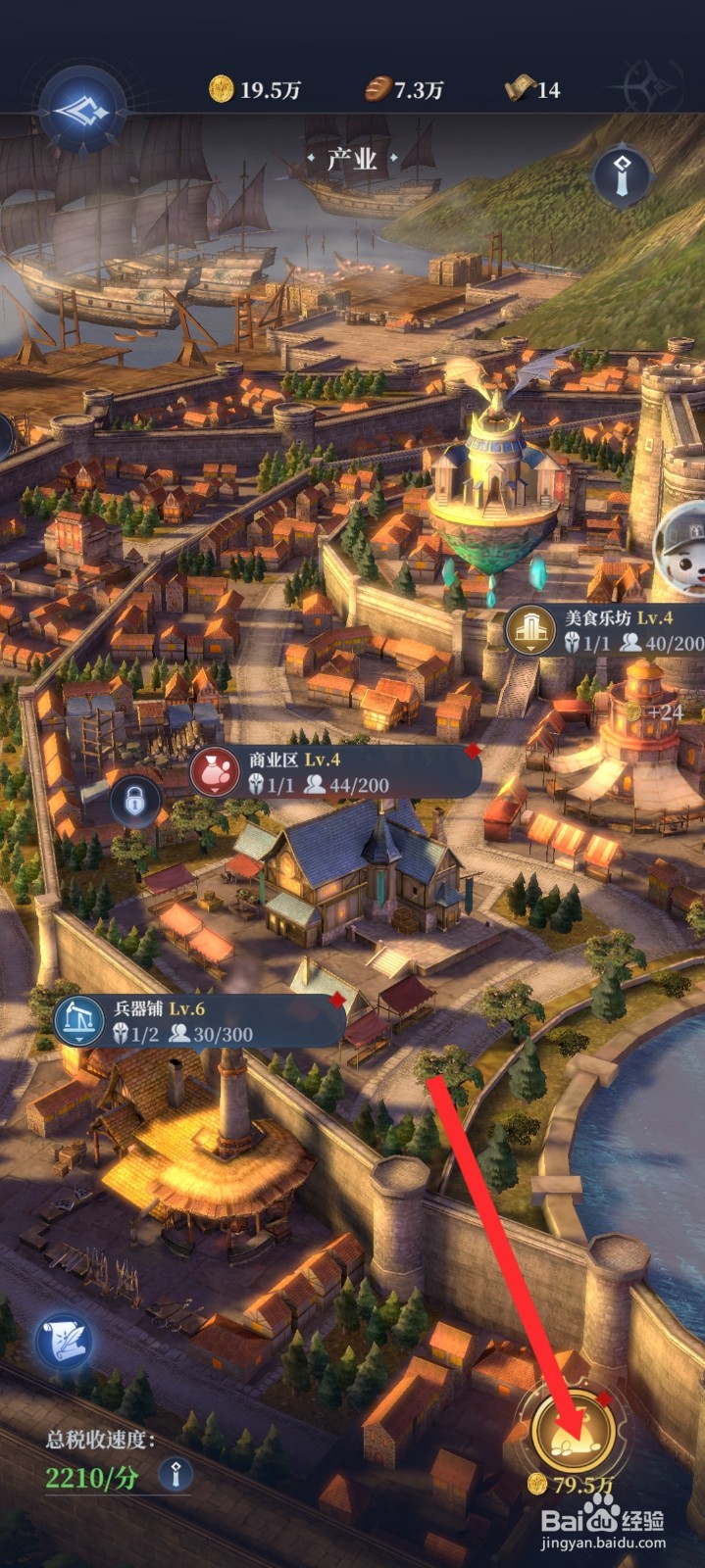Select the 美食乐坊 Lv.4 building label

pos(604,630)
